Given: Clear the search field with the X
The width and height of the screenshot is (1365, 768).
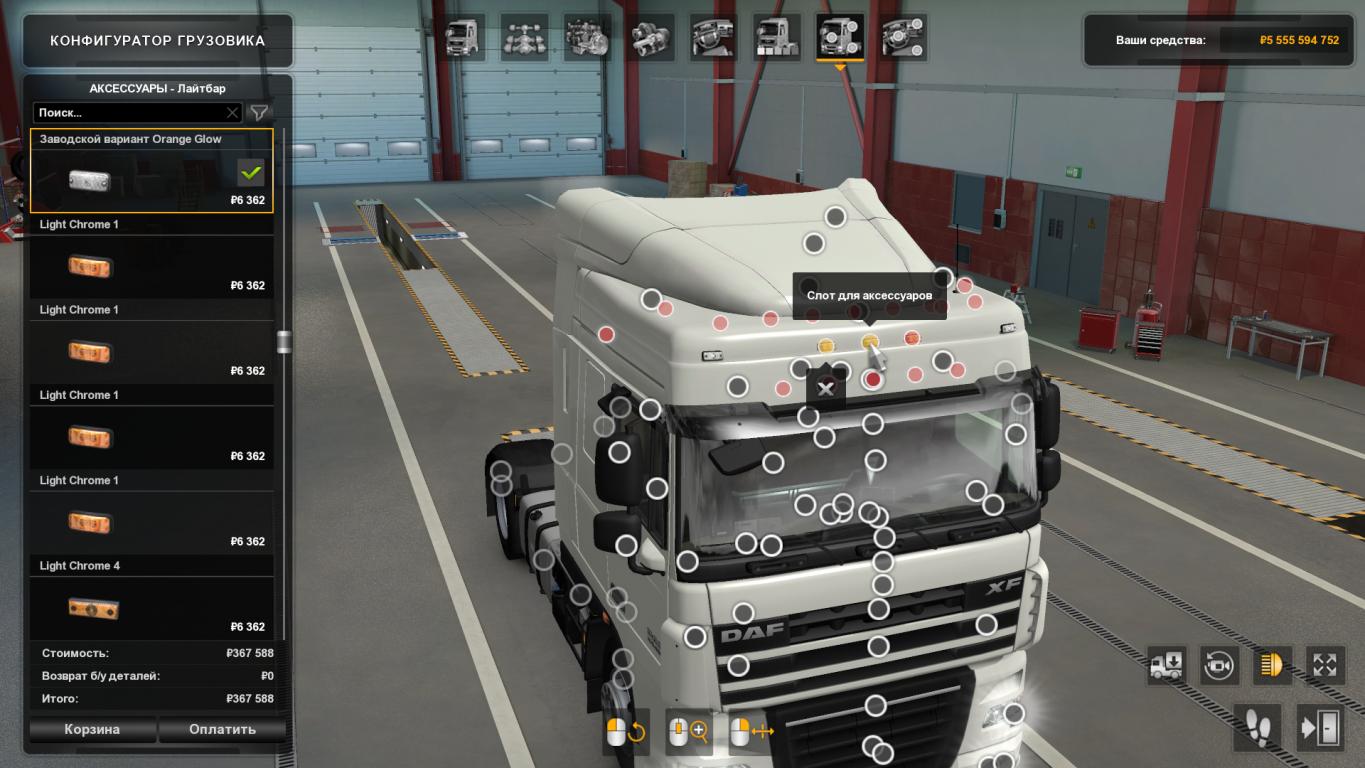Looking at the screenshot, I should coord(232,113).
